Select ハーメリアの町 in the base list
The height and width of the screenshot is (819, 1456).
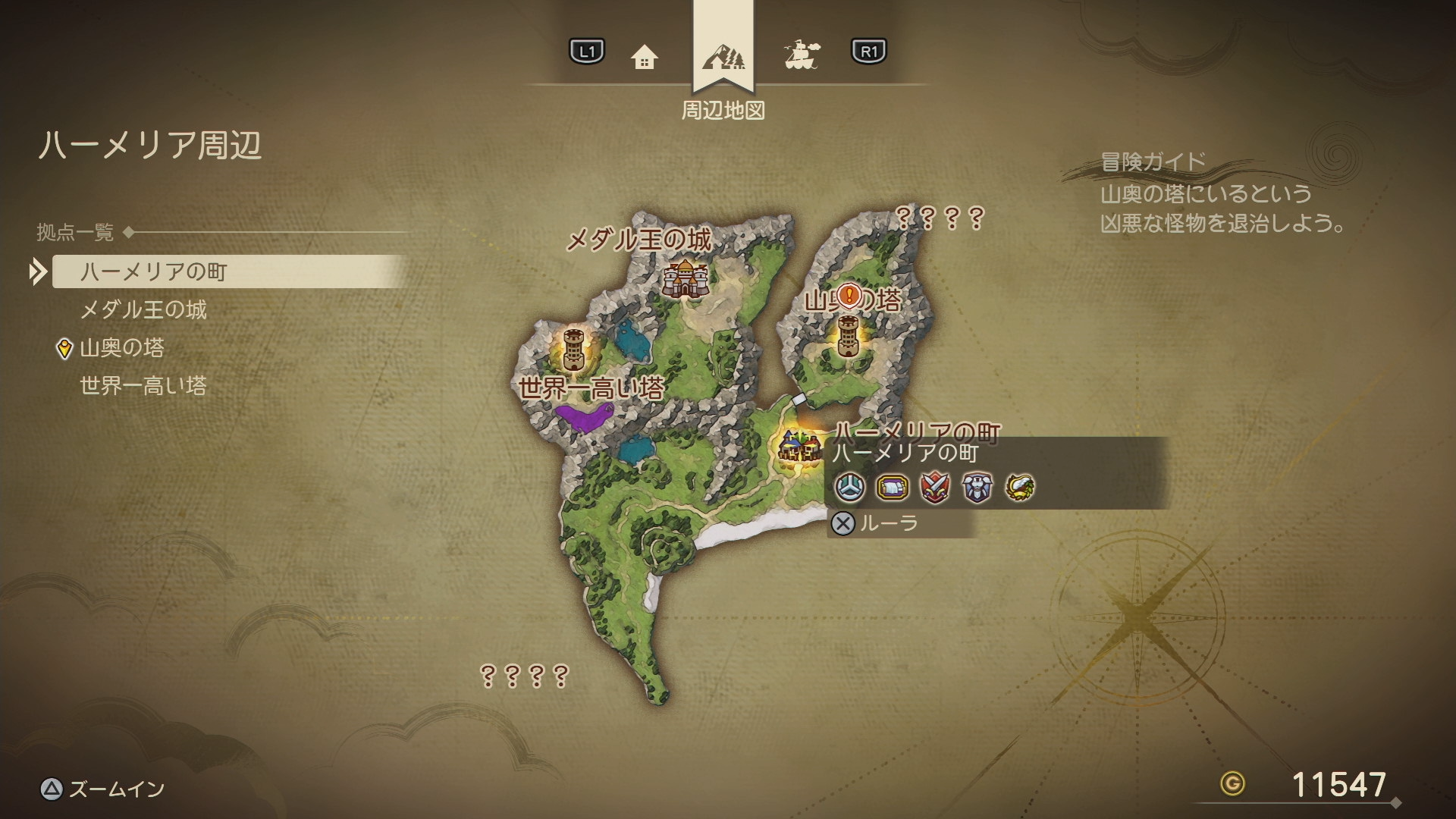tap(154, 271)
